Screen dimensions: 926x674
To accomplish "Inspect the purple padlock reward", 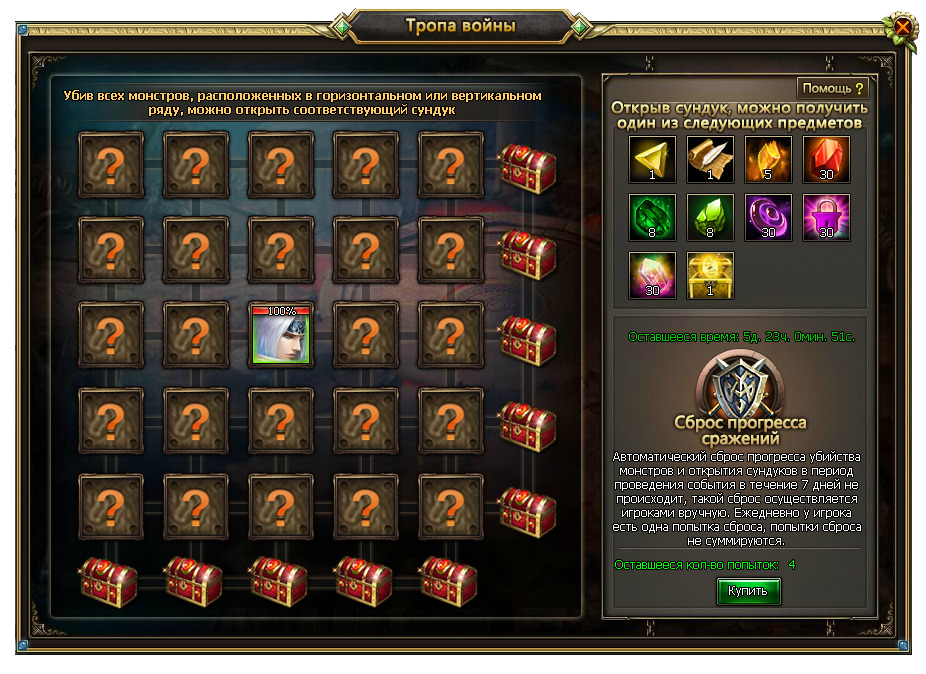I will (x=826, y=218).
